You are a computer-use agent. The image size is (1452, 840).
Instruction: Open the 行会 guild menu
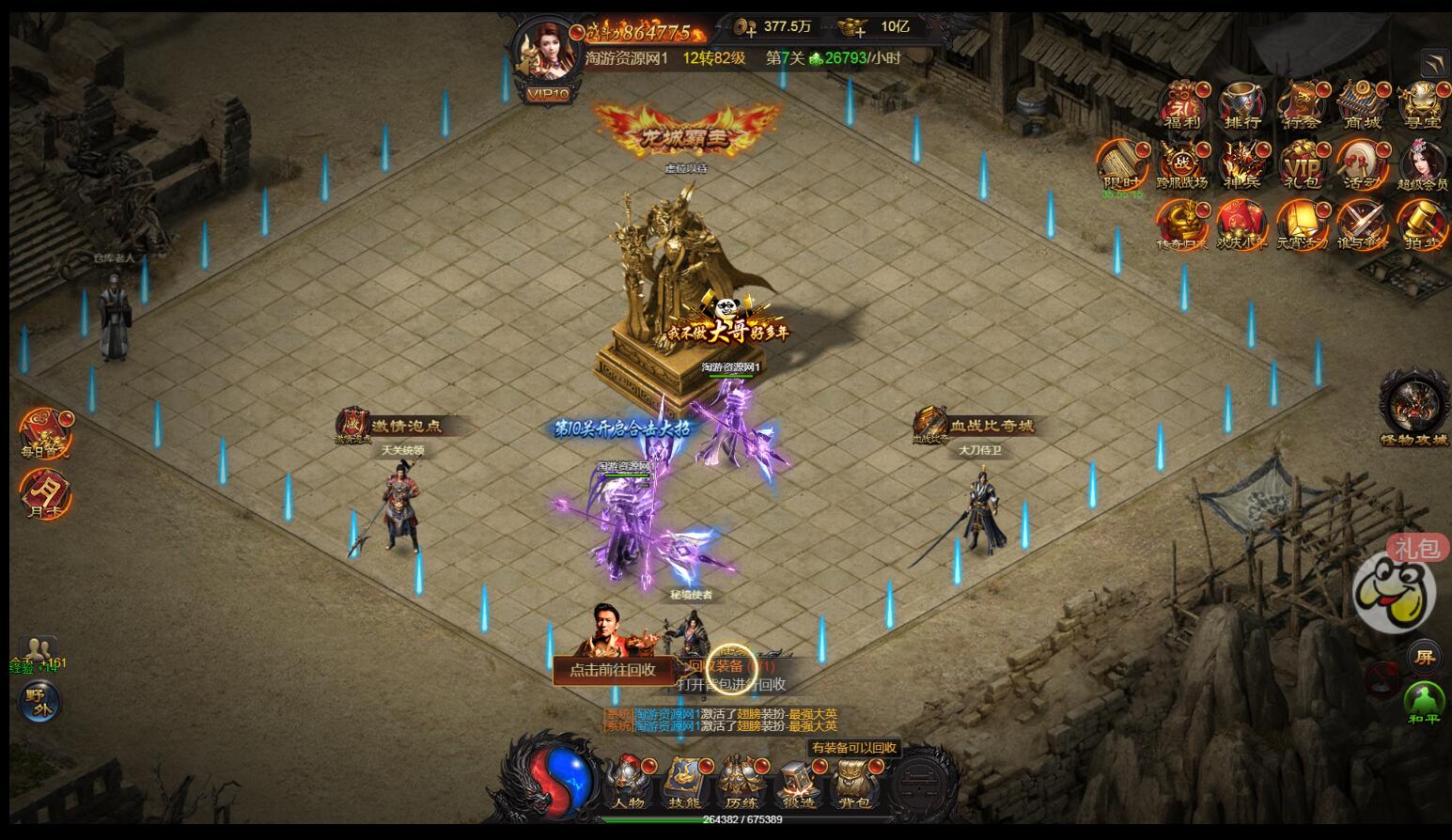pos(1303,105)
